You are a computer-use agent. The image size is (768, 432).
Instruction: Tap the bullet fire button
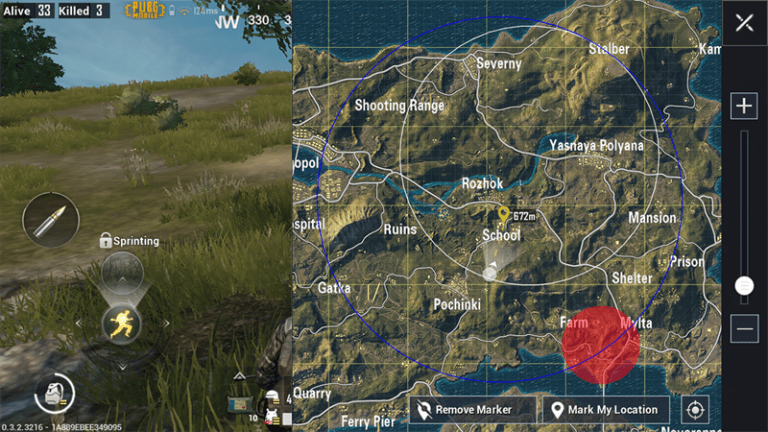pos(49,219)
